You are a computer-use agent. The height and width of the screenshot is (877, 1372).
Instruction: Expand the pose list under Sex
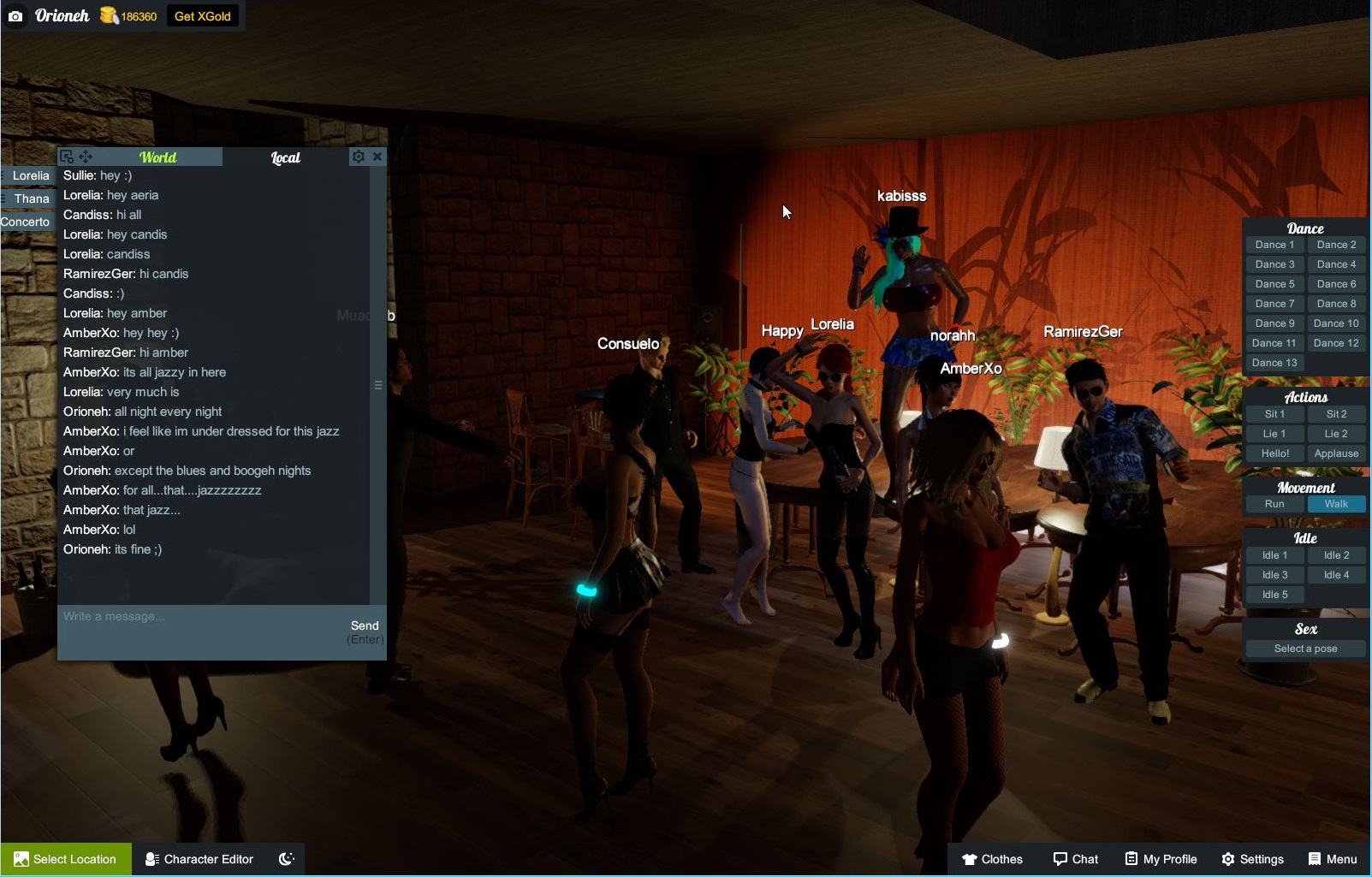coord(1304,648)
